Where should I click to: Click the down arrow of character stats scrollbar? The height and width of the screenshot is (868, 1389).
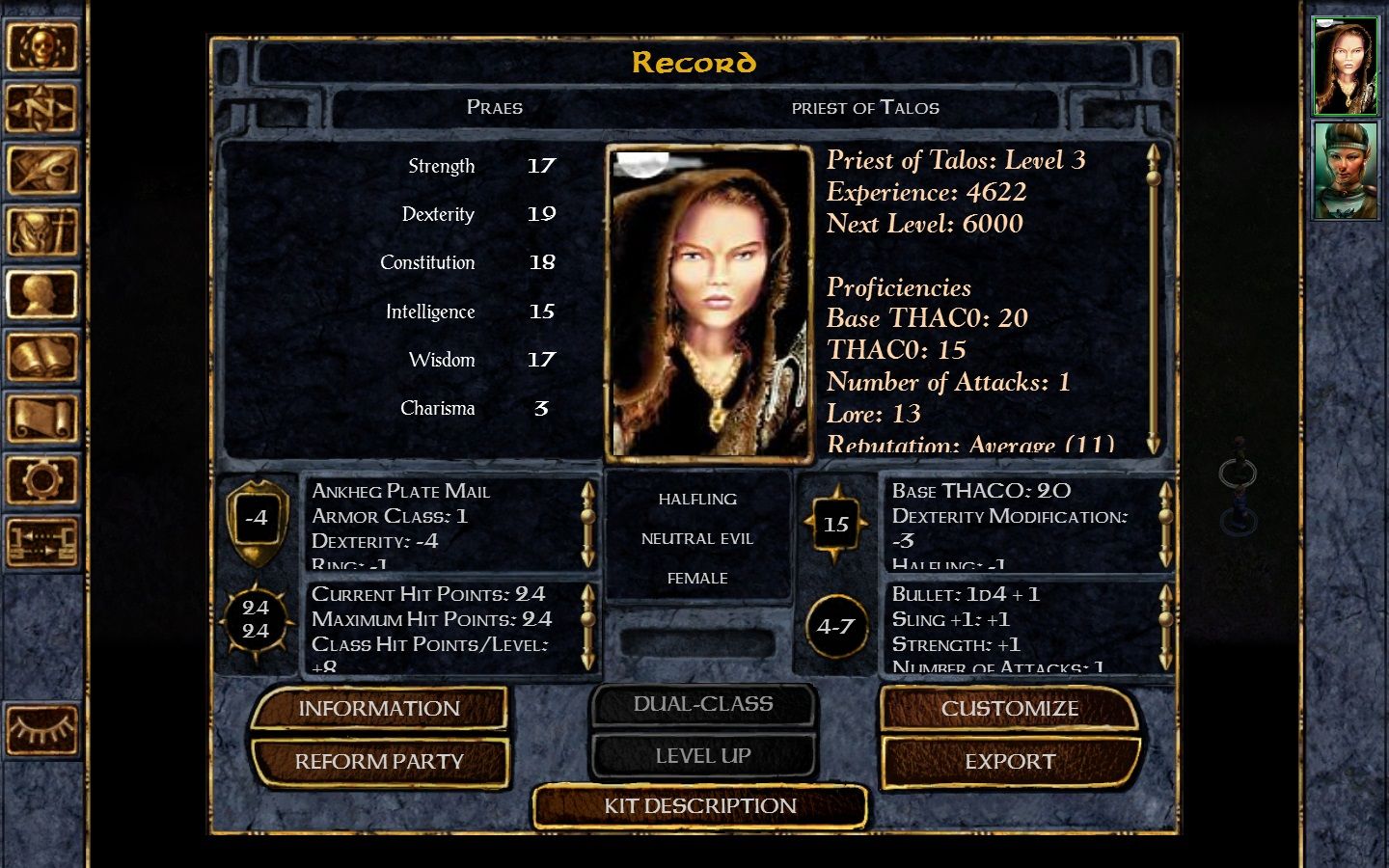point(1154,445)
